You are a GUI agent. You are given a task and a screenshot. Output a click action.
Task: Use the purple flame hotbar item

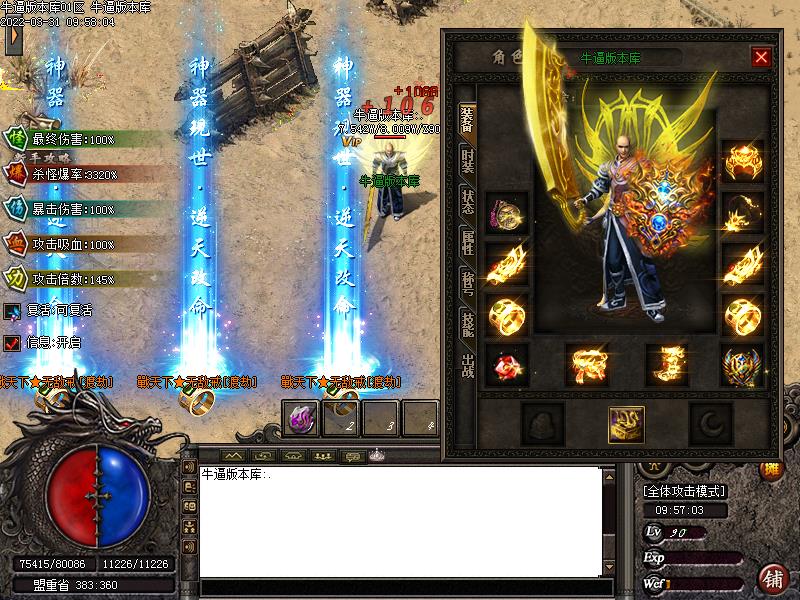[x=301, y=419]
